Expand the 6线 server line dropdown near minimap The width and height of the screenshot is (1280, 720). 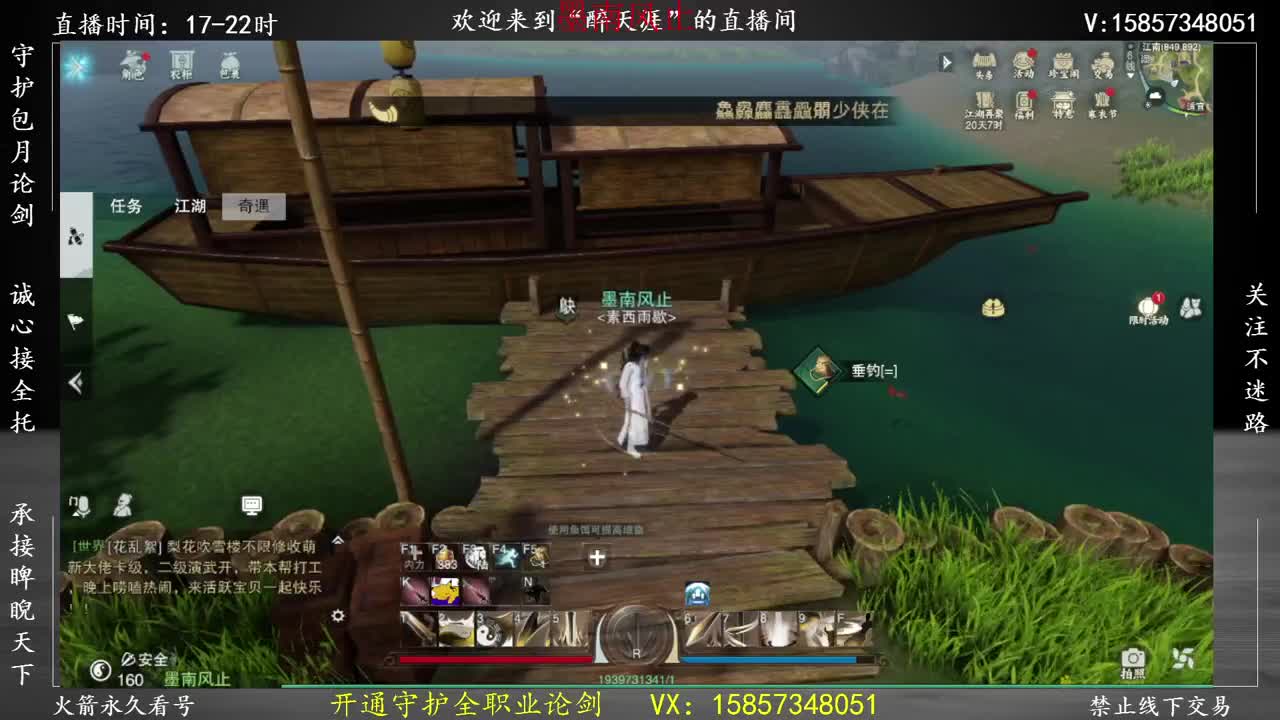coord(1131,67)
